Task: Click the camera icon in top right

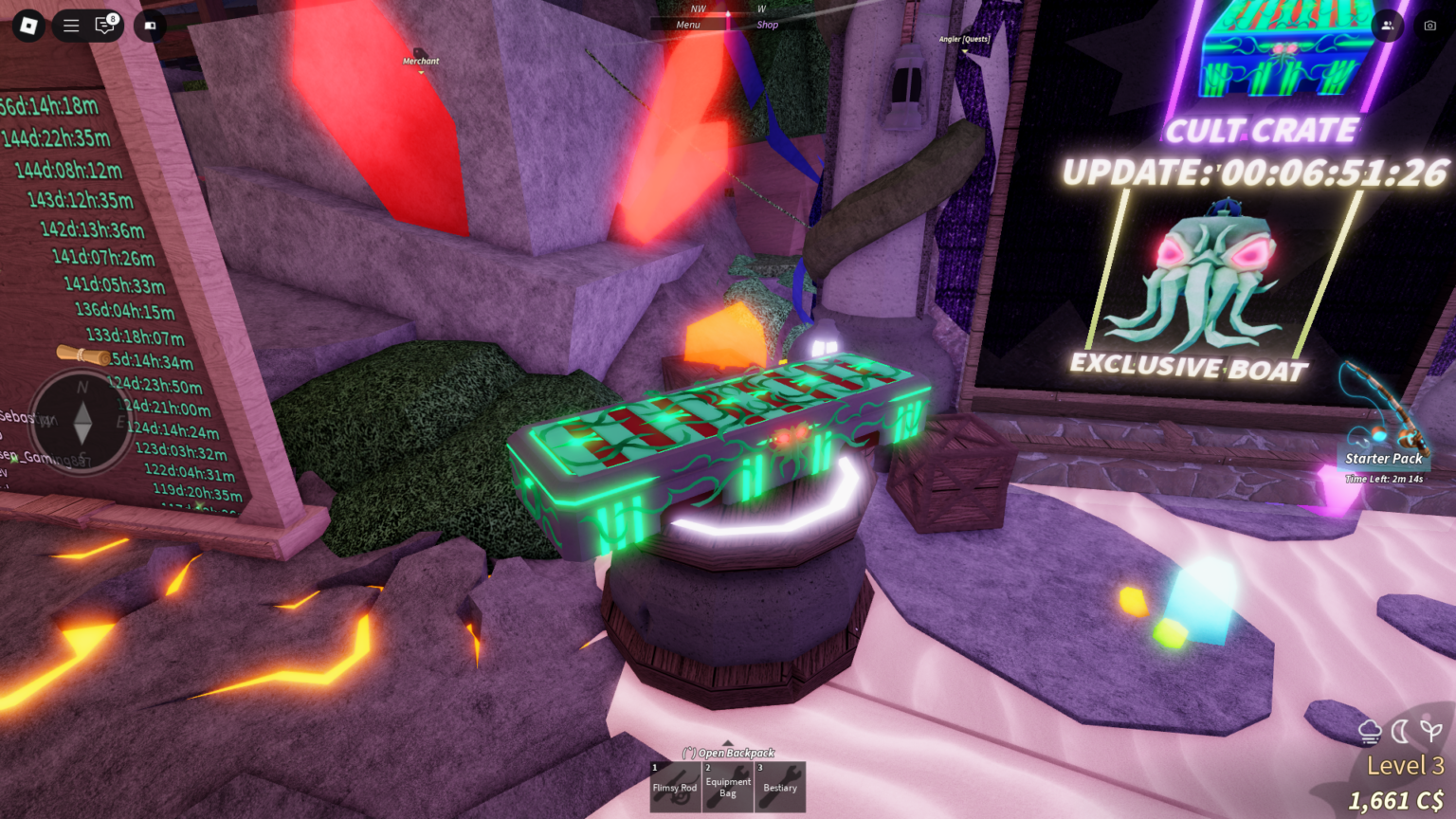Action: point(1429,27)
